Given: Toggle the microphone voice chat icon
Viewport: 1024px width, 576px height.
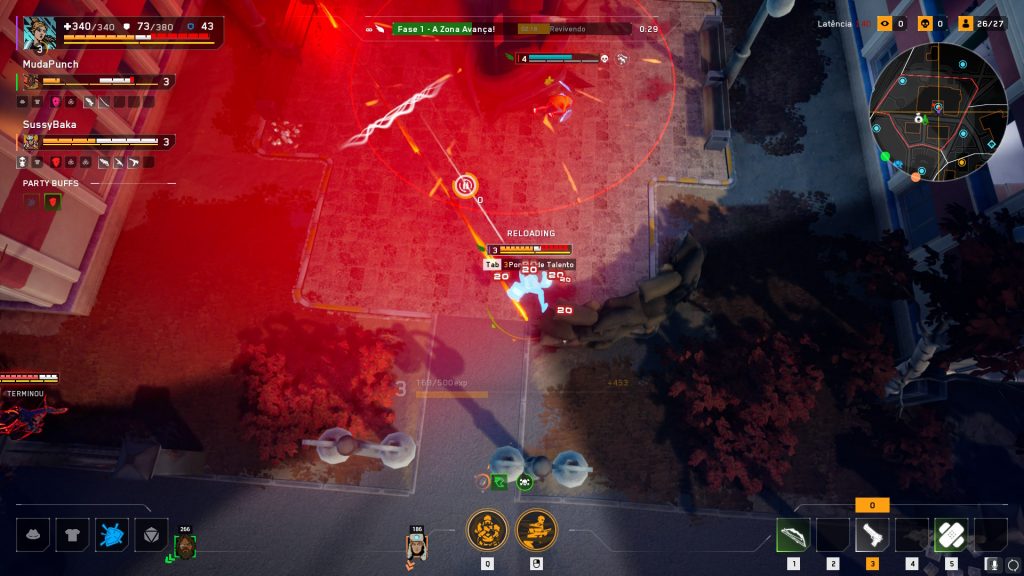Looking at the screenshot, I should [x=992, y=564].
